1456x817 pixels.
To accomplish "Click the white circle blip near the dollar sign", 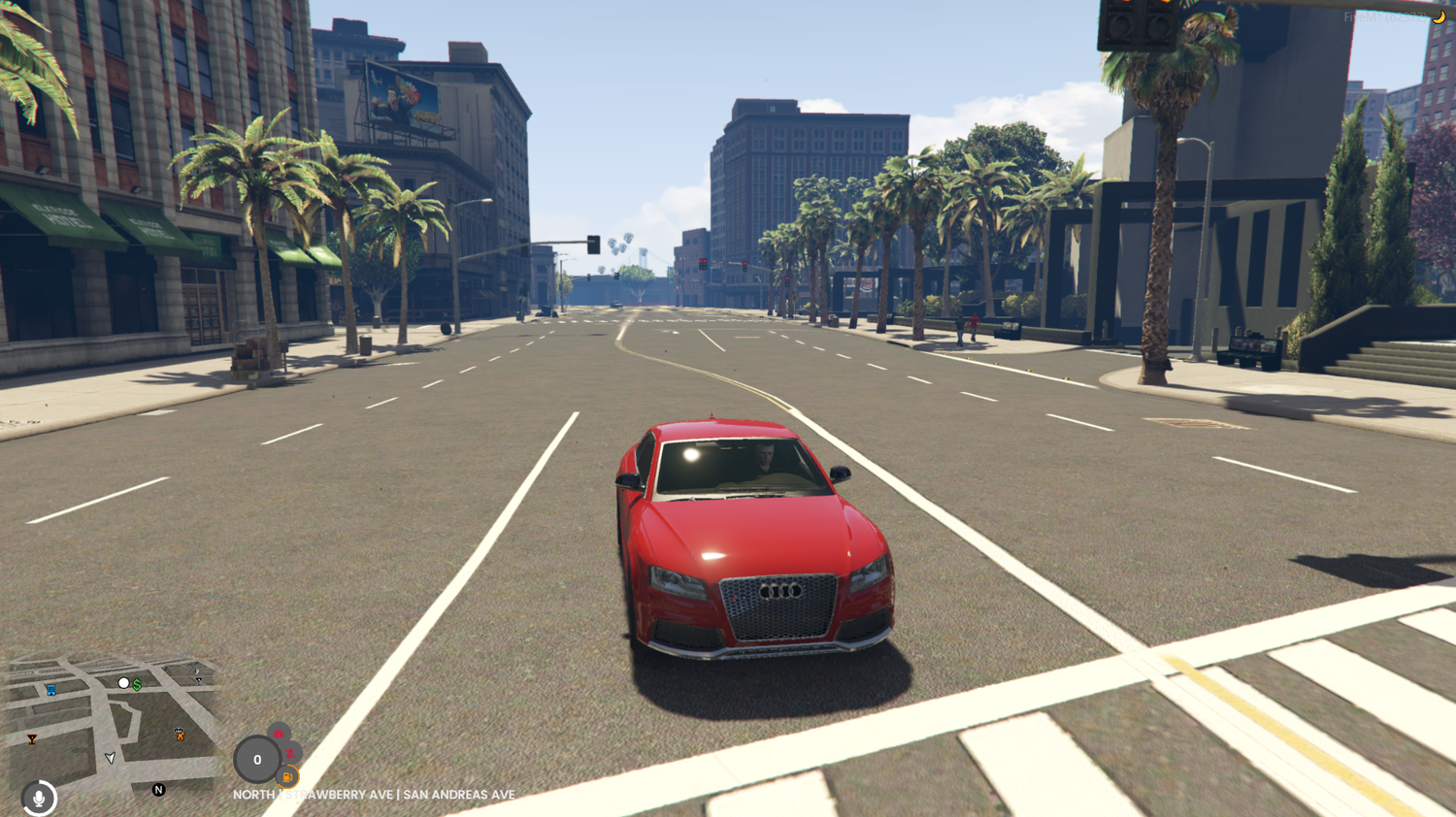I will [x=122, y=682].
